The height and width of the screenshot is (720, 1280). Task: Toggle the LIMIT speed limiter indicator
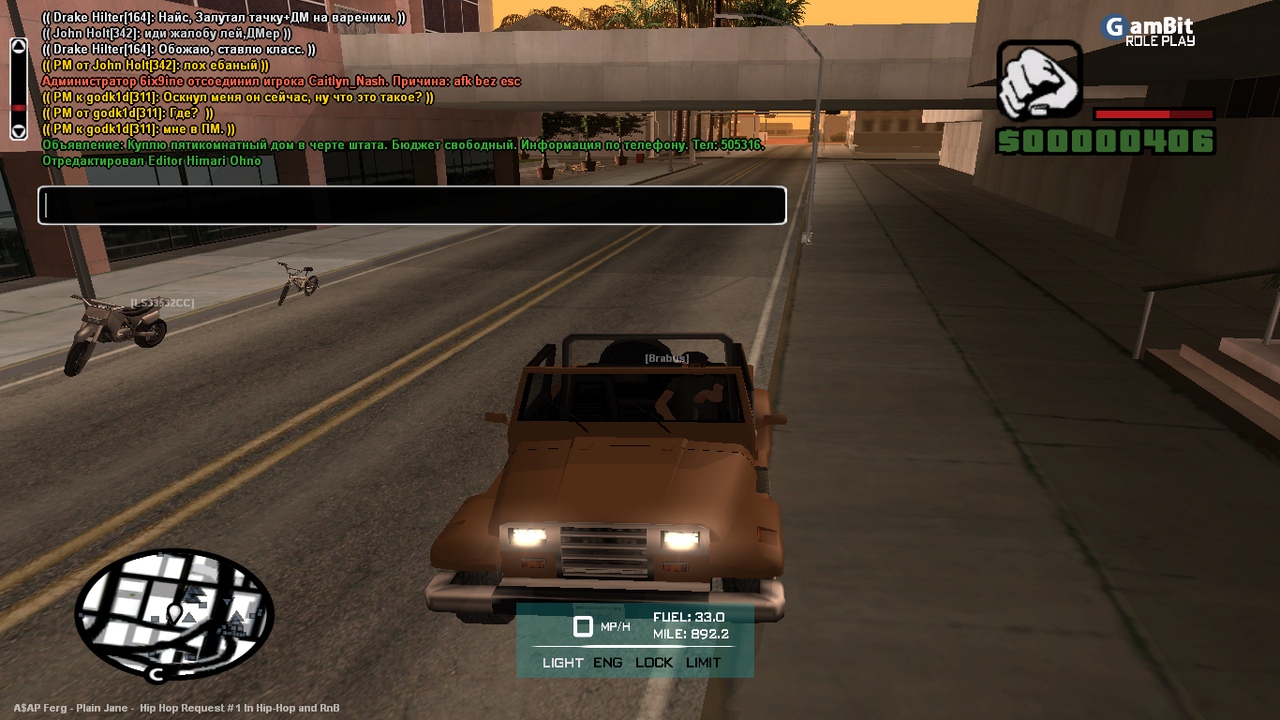point(703,662)
